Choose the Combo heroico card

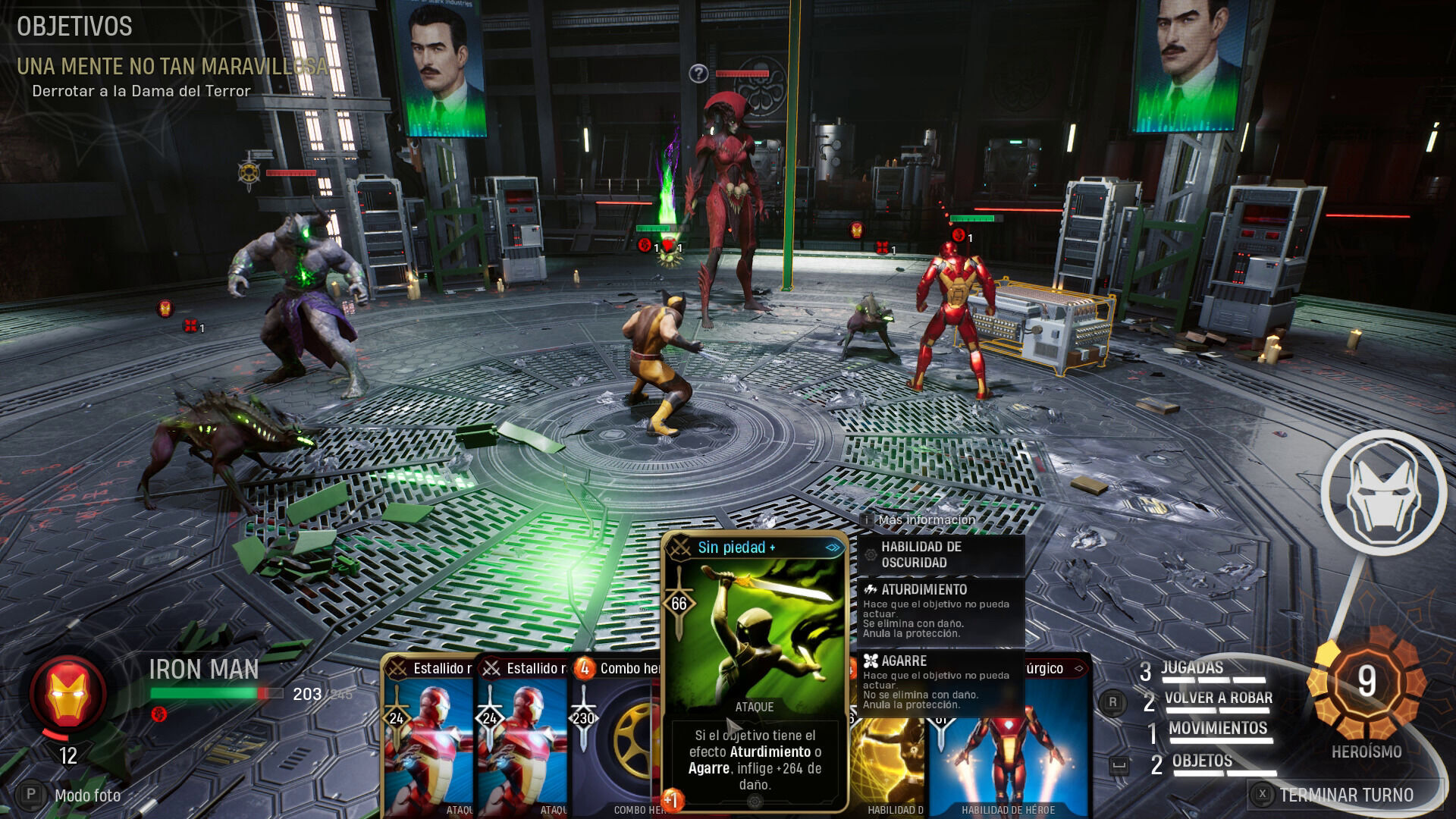click(616, 736)
